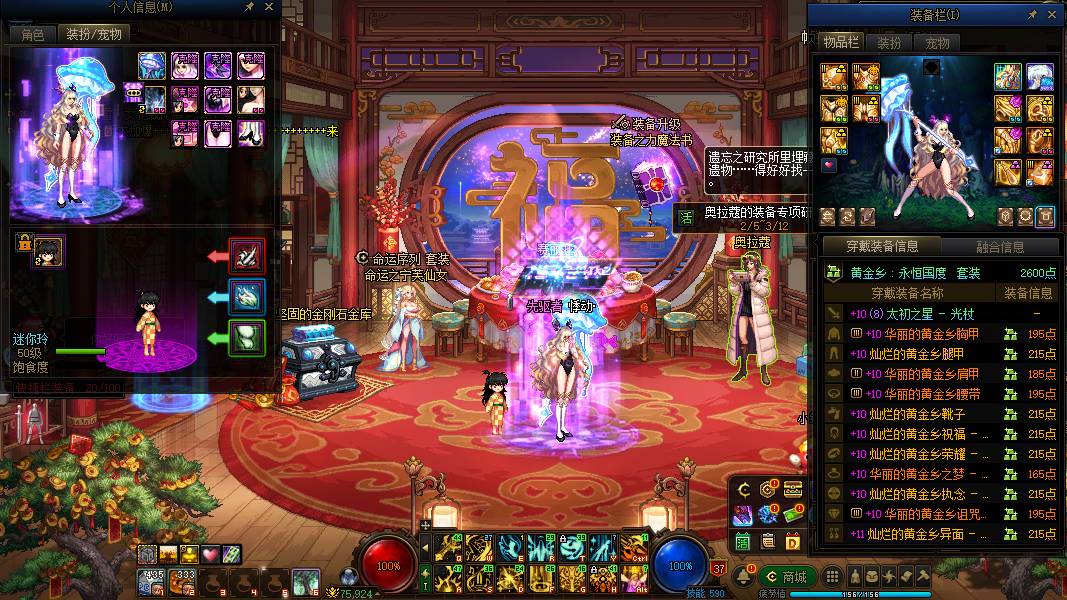1067x600 pixels.
Task: Select the 穿戴装备信息 tab
Action: coord(882,247)
